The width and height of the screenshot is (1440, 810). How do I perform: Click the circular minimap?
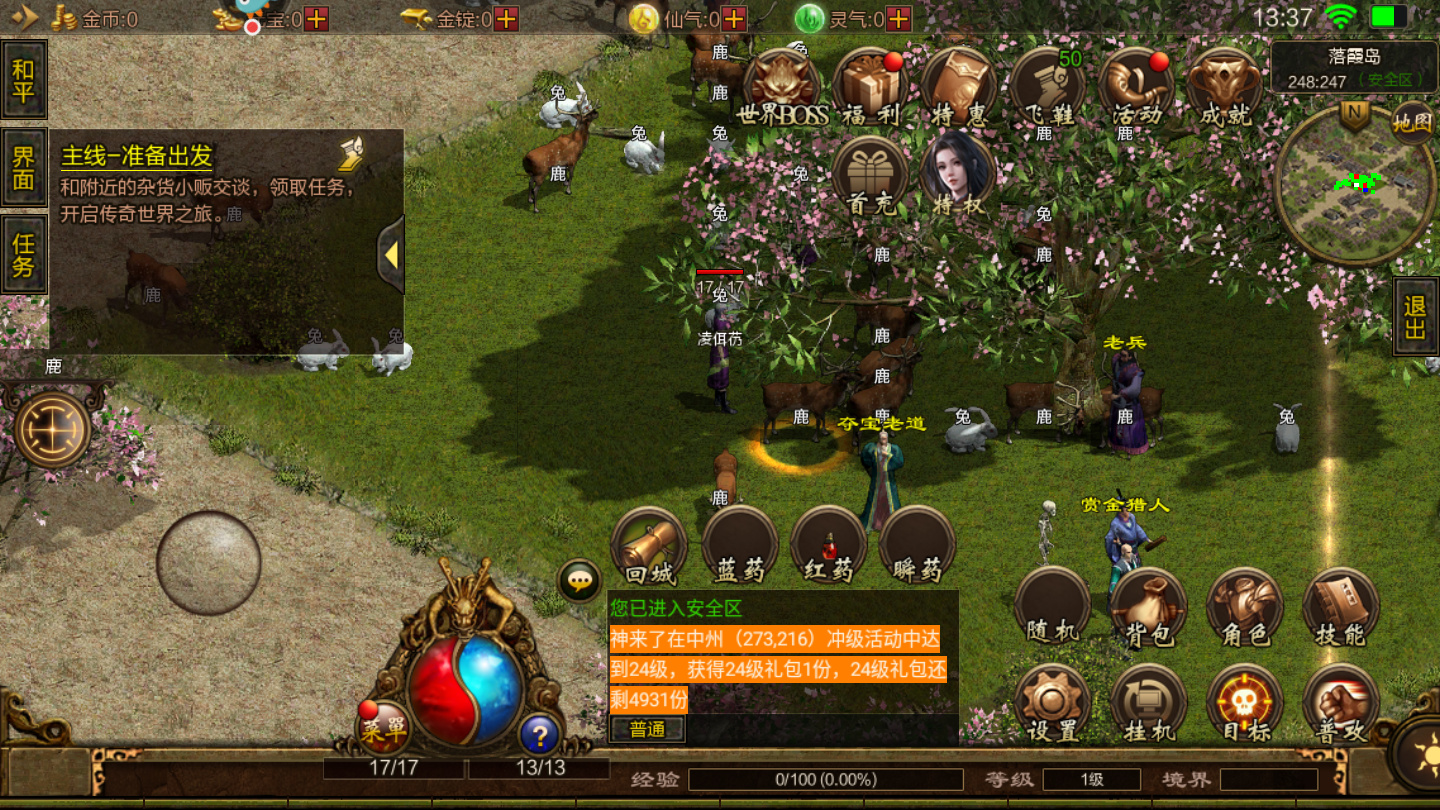point(1353,185)
